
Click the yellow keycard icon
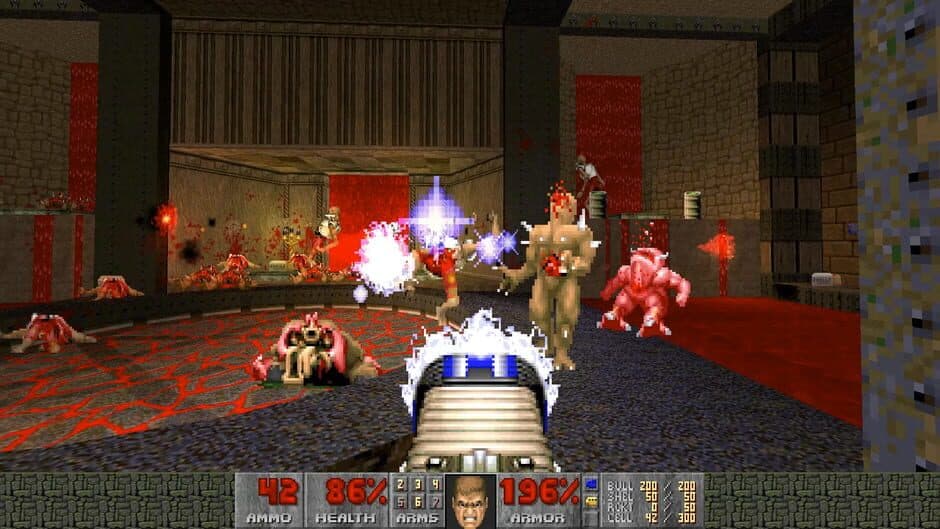point(590,501)
